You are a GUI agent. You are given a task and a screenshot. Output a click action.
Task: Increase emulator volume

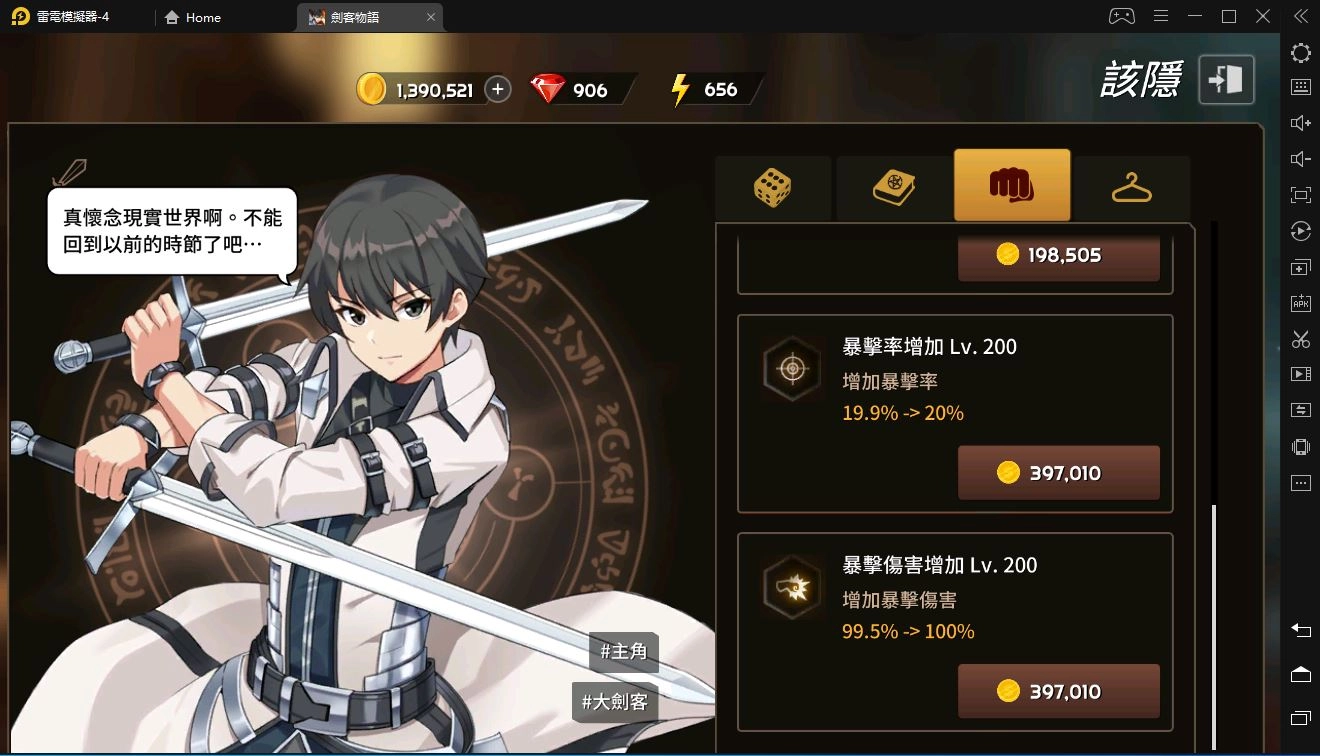tap(1300, 122)
